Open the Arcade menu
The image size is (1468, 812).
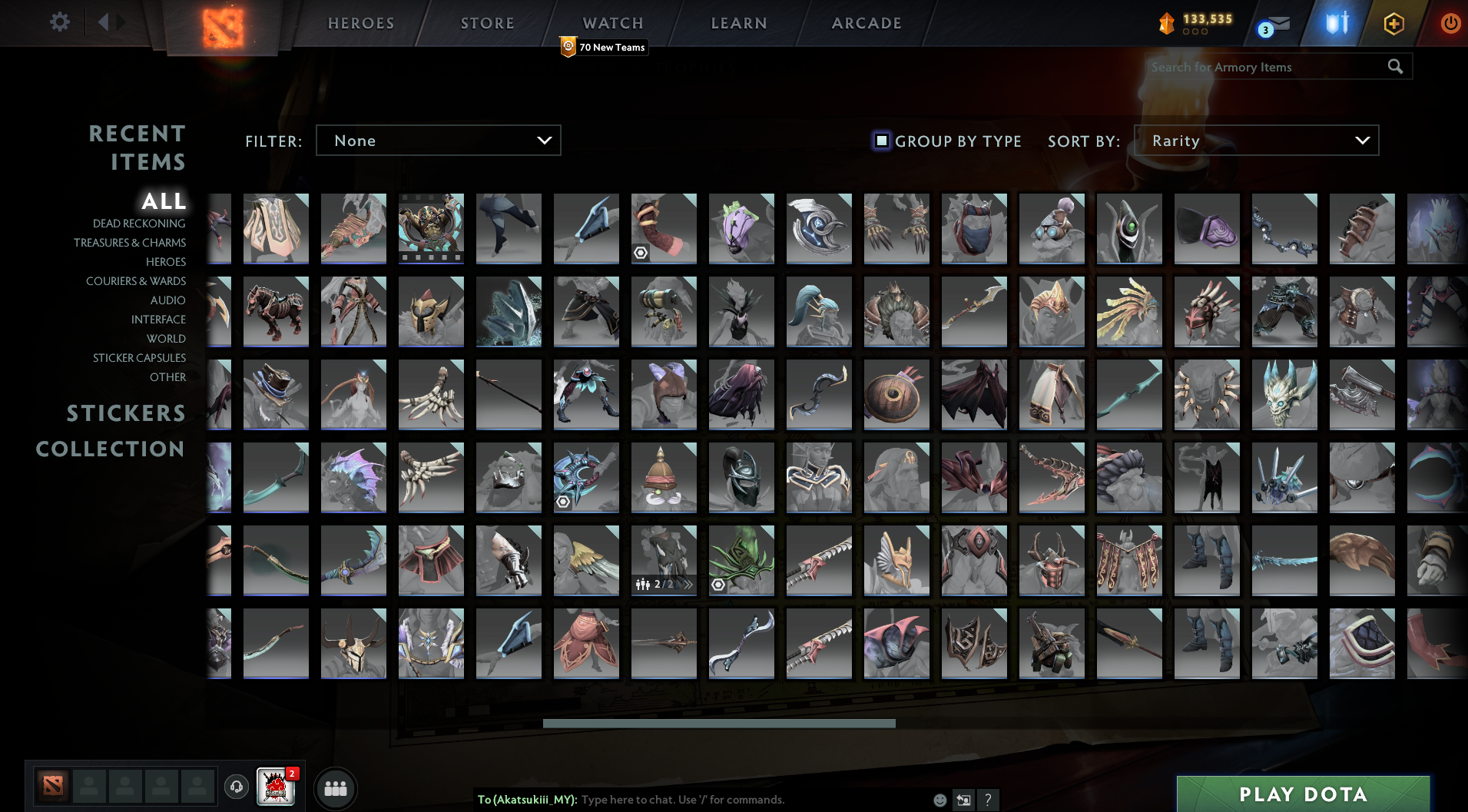coord(866,22)
